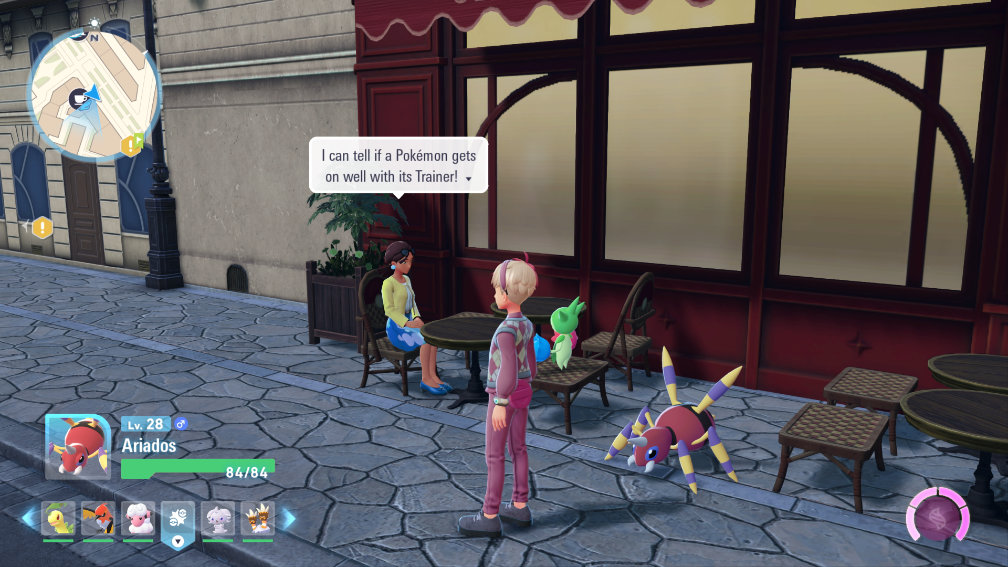
Task: Click the yellow exclamation marker below the minimap
Action: [x=41, y=228]
